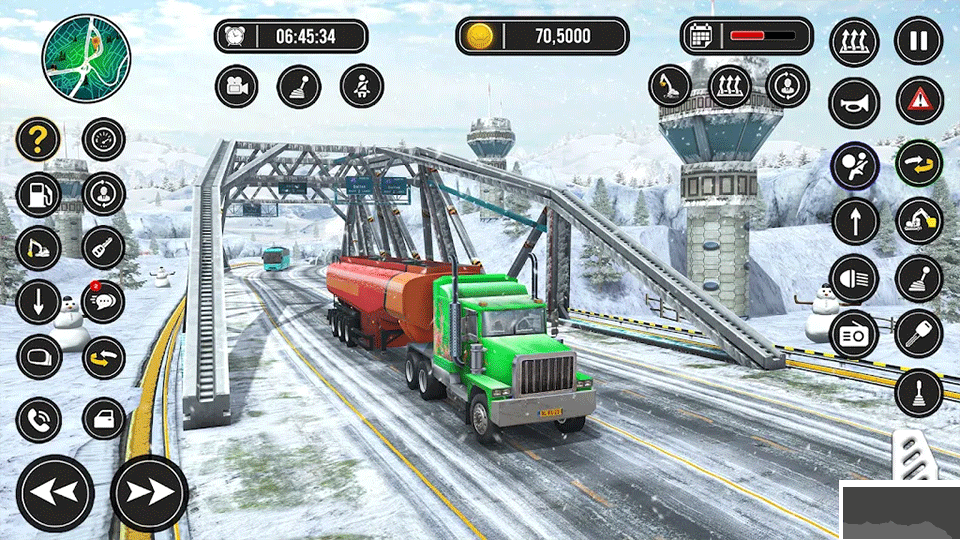Pause the game
960x540 pixels.
918,42
